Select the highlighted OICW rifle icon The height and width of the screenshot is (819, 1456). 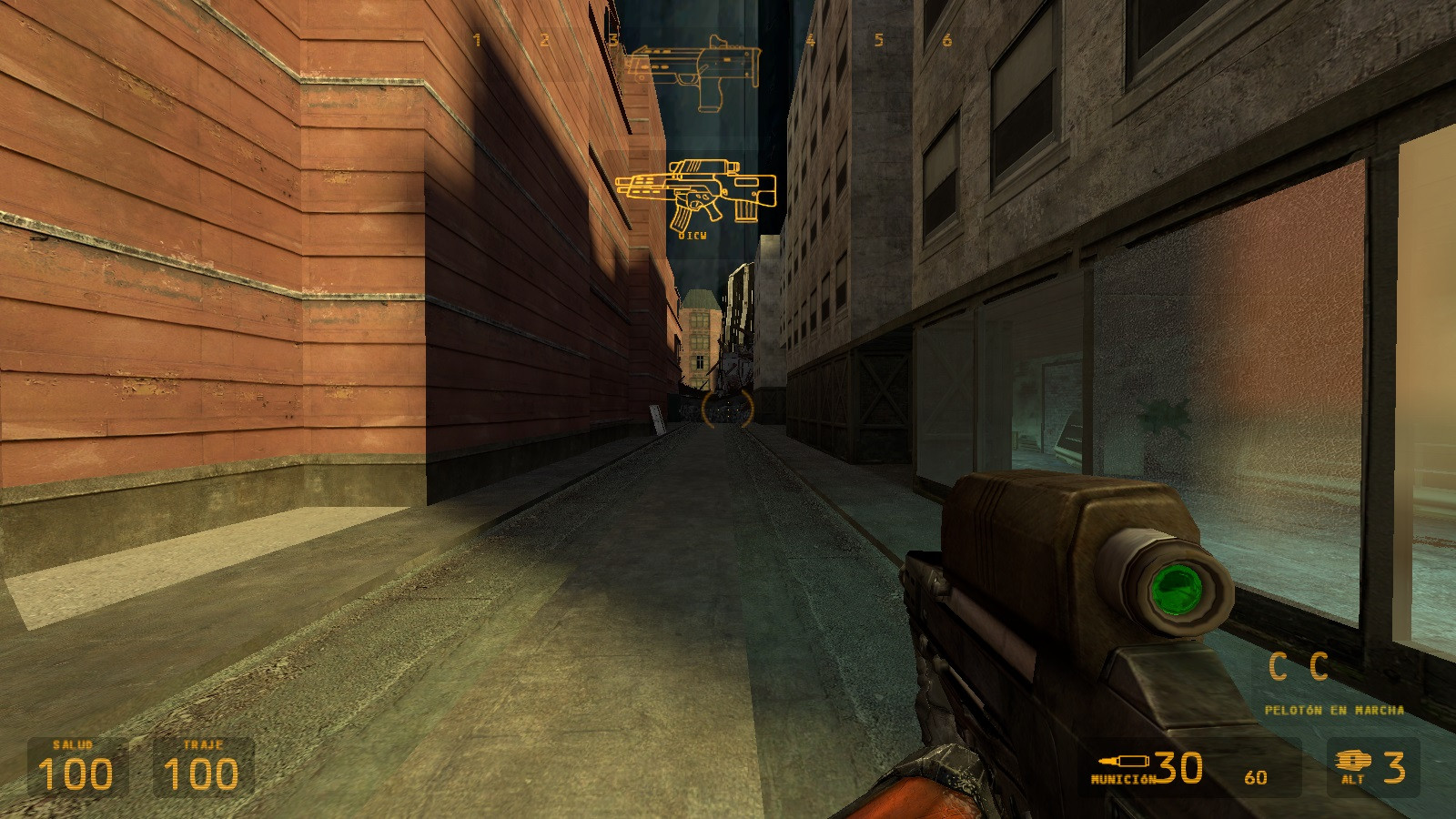[701, 191]
